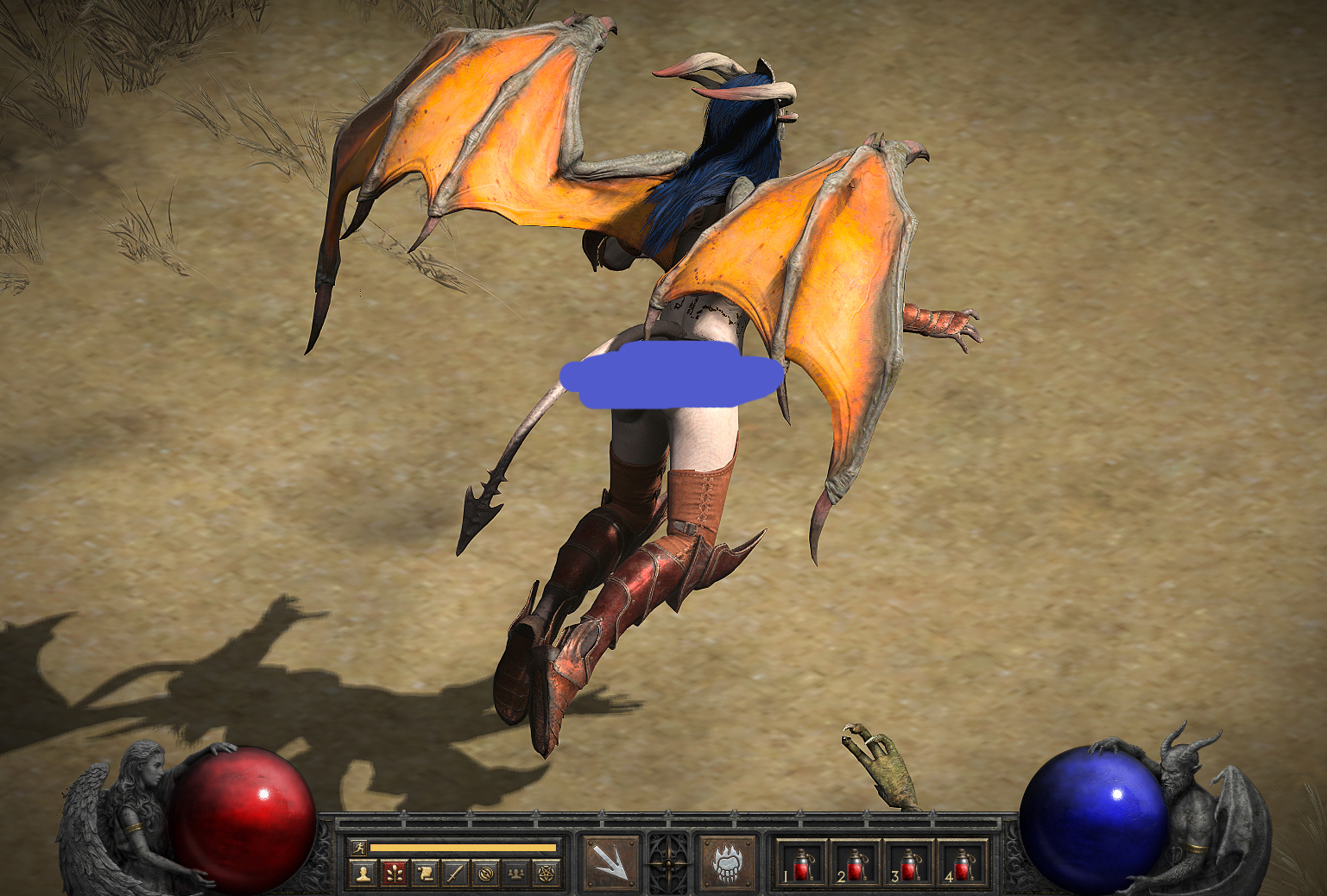Click the gothic ornament between skill buttons
The image size is (1327, 896).
pyautogui.click(x=669, y=862)
